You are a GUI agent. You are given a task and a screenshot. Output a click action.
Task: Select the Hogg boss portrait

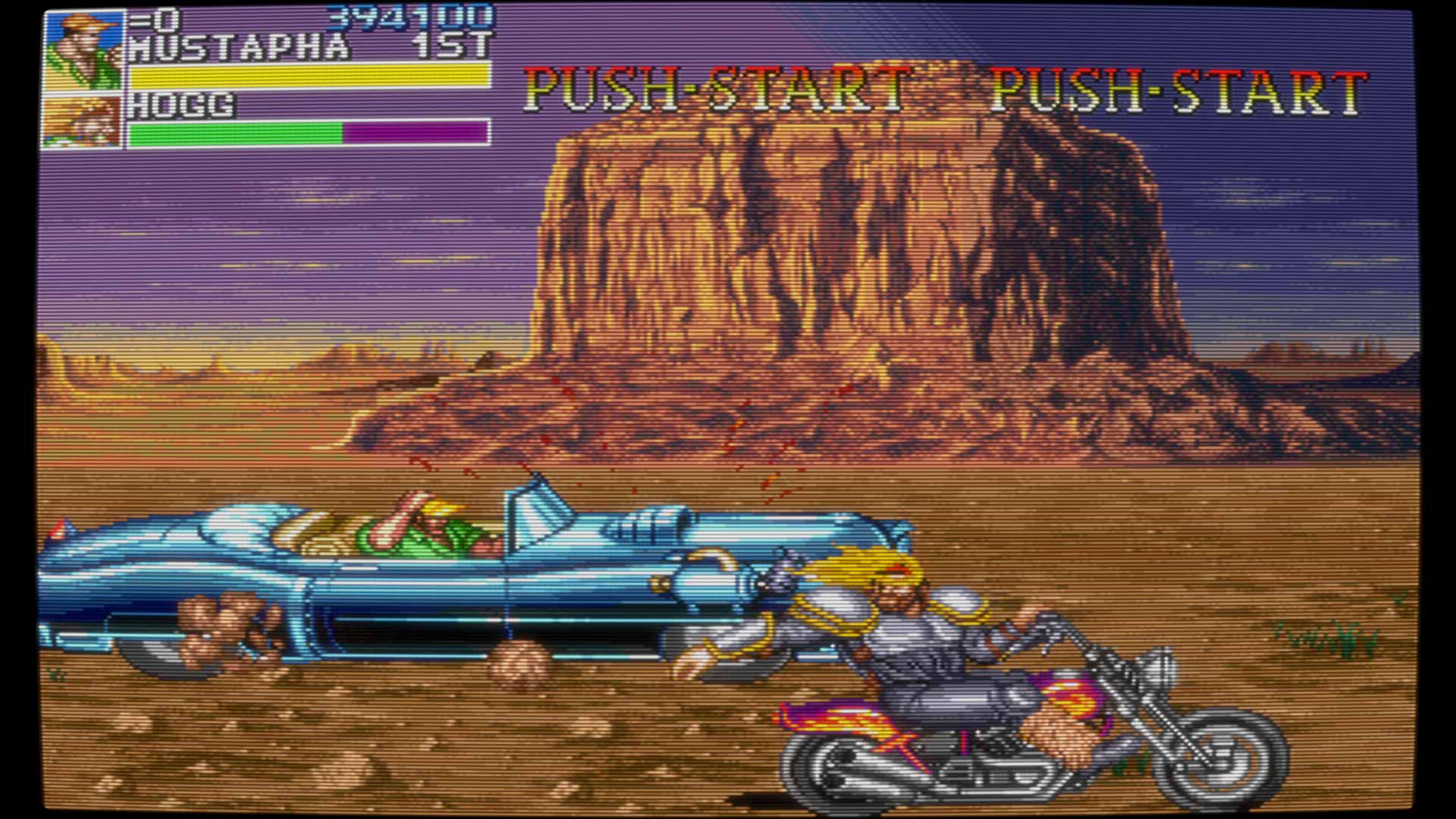click(82, 121)
